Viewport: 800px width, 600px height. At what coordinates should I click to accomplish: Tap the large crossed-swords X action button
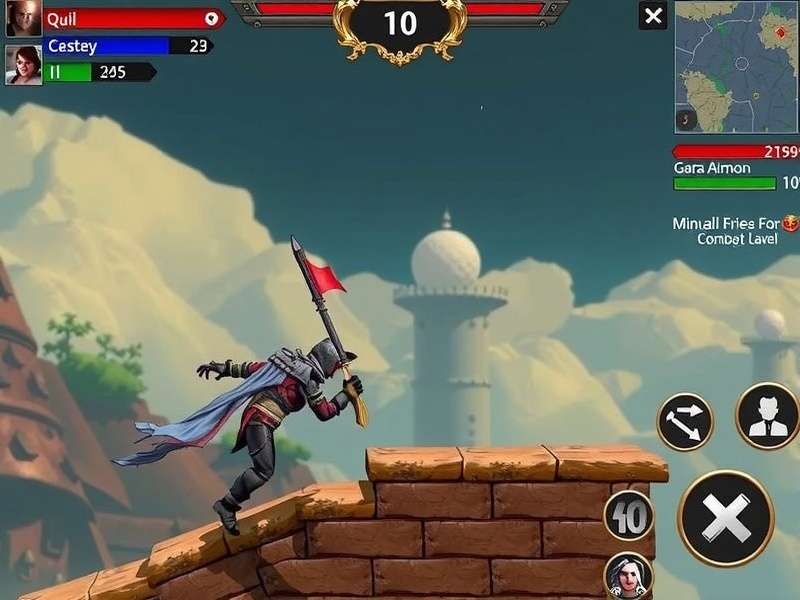[726, 519]
